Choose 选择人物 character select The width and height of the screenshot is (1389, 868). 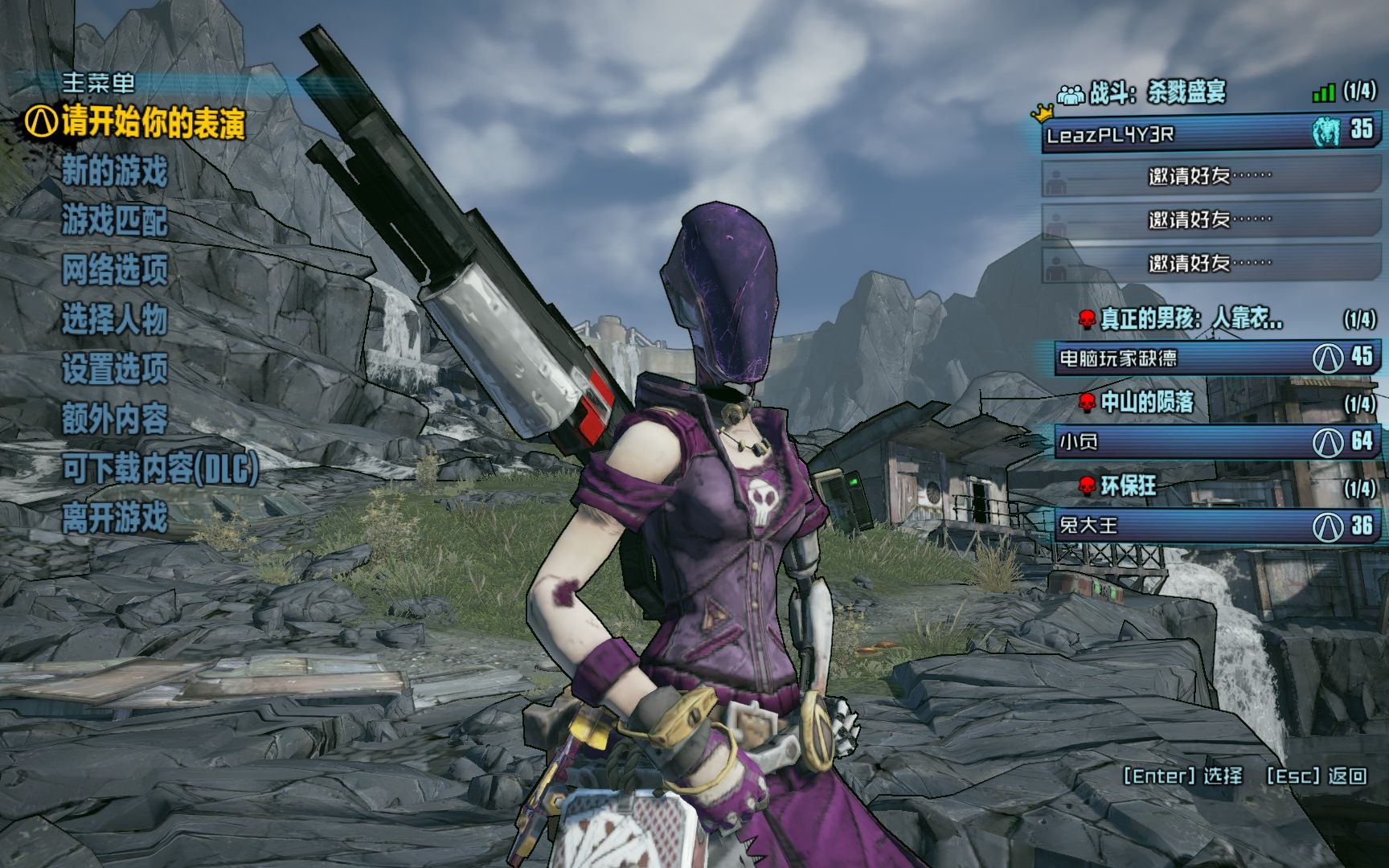(x=115, y=320)
